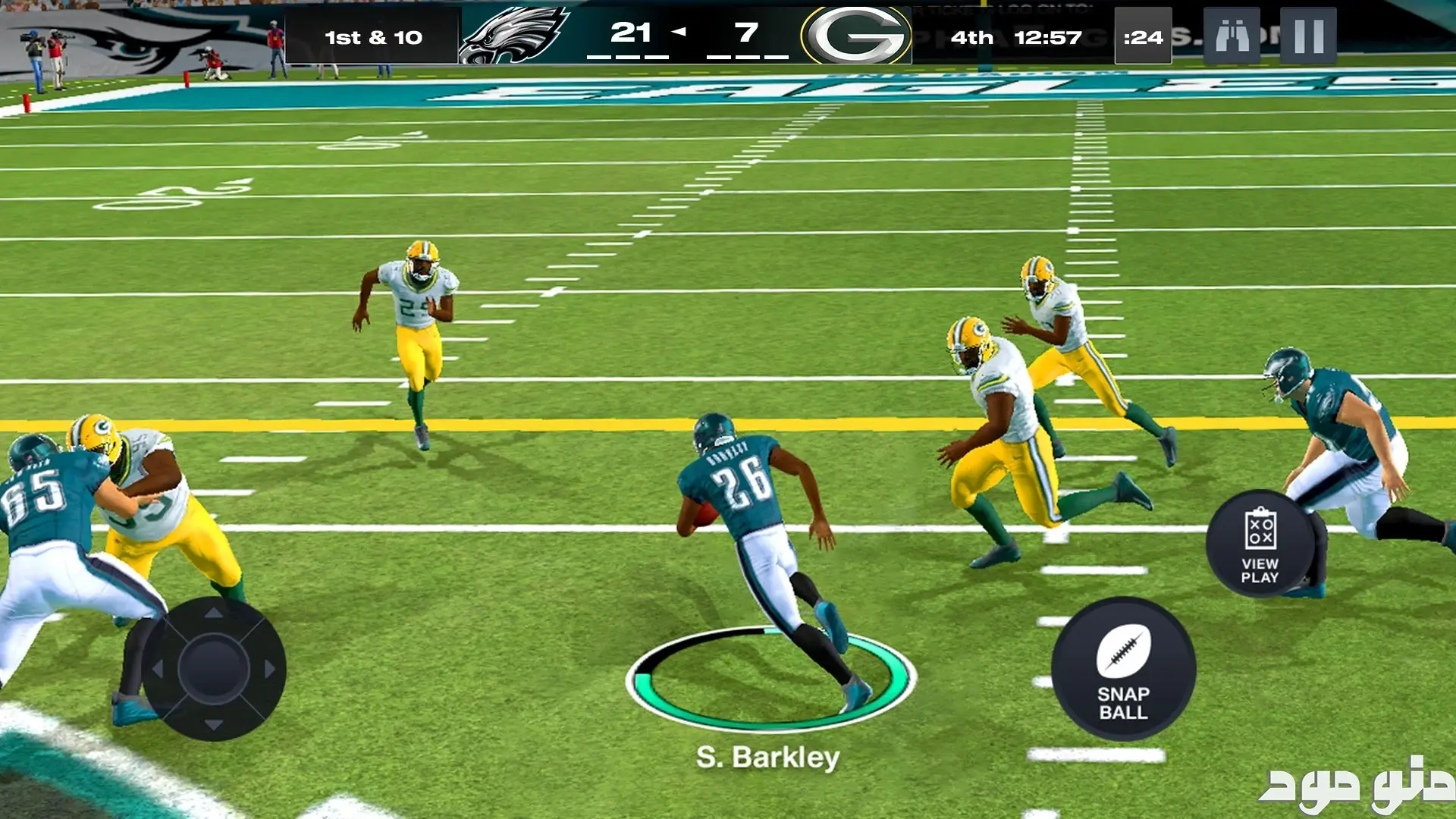Activate the binoculars field view
Image resolution: width=1456 pixels, height=819 pixels.
1232,36
